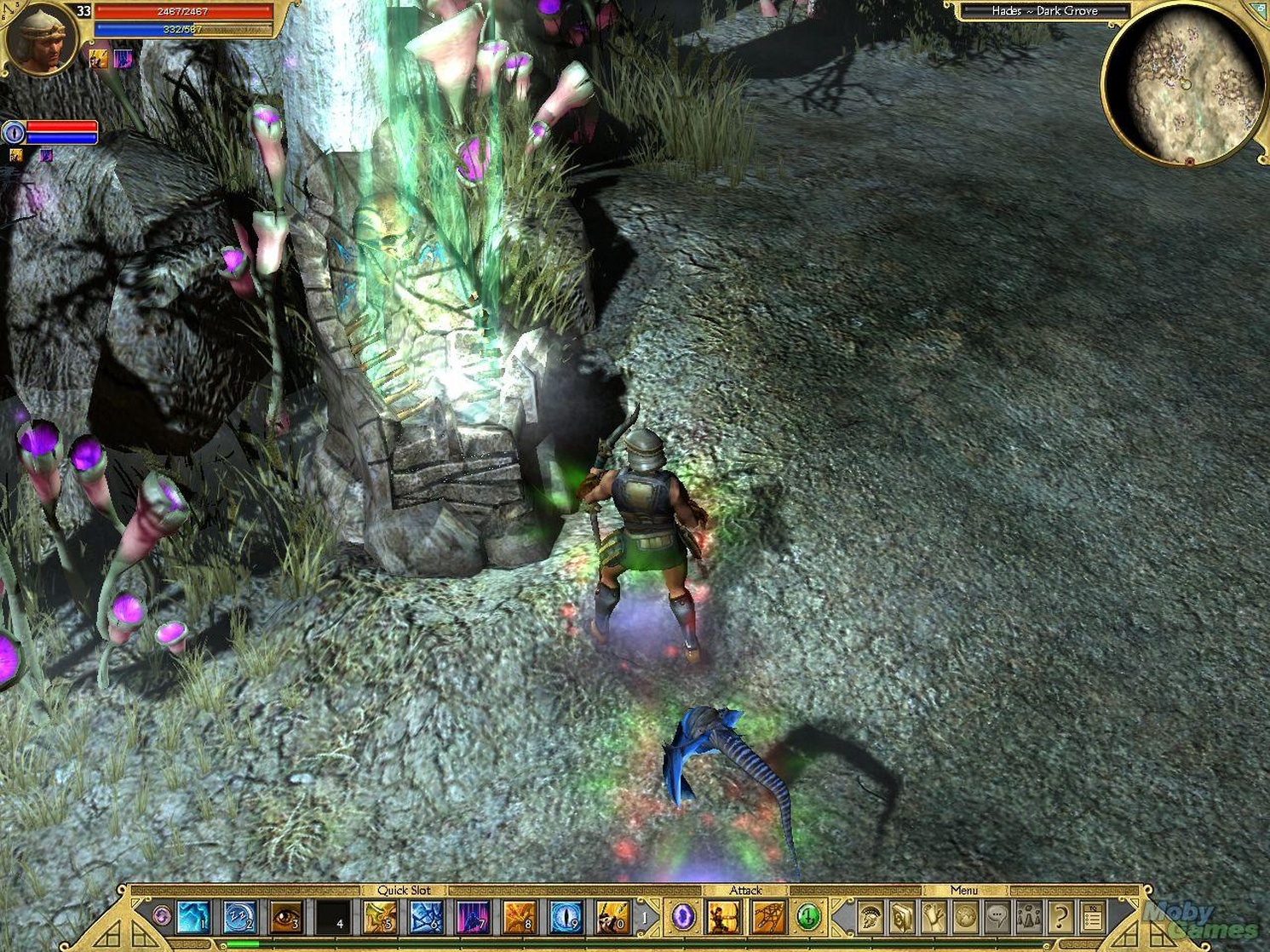Click the net trap icon beside attack
Screen dimensions: 1270x952
point(768,915)
